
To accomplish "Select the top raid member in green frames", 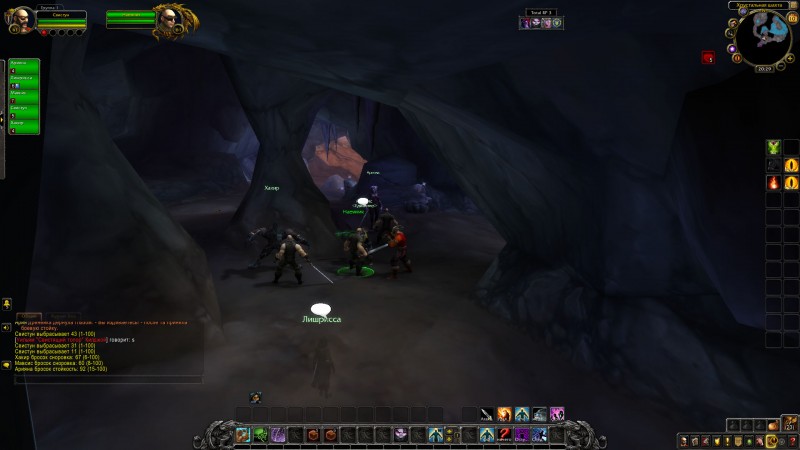I will coord(25,67).
